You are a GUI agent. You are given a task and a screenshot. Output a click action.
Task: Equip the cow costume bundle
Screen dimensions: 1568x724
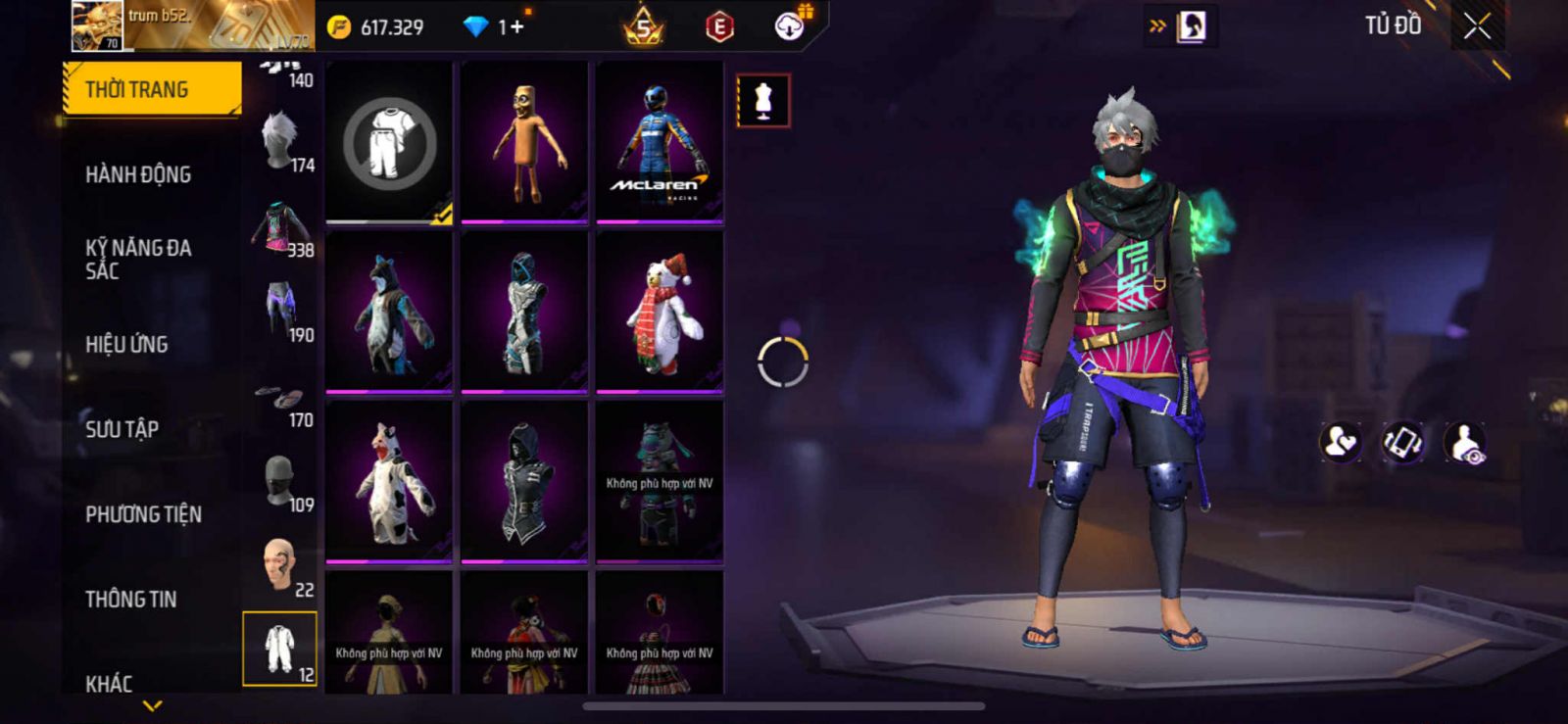tap(389, 482)
